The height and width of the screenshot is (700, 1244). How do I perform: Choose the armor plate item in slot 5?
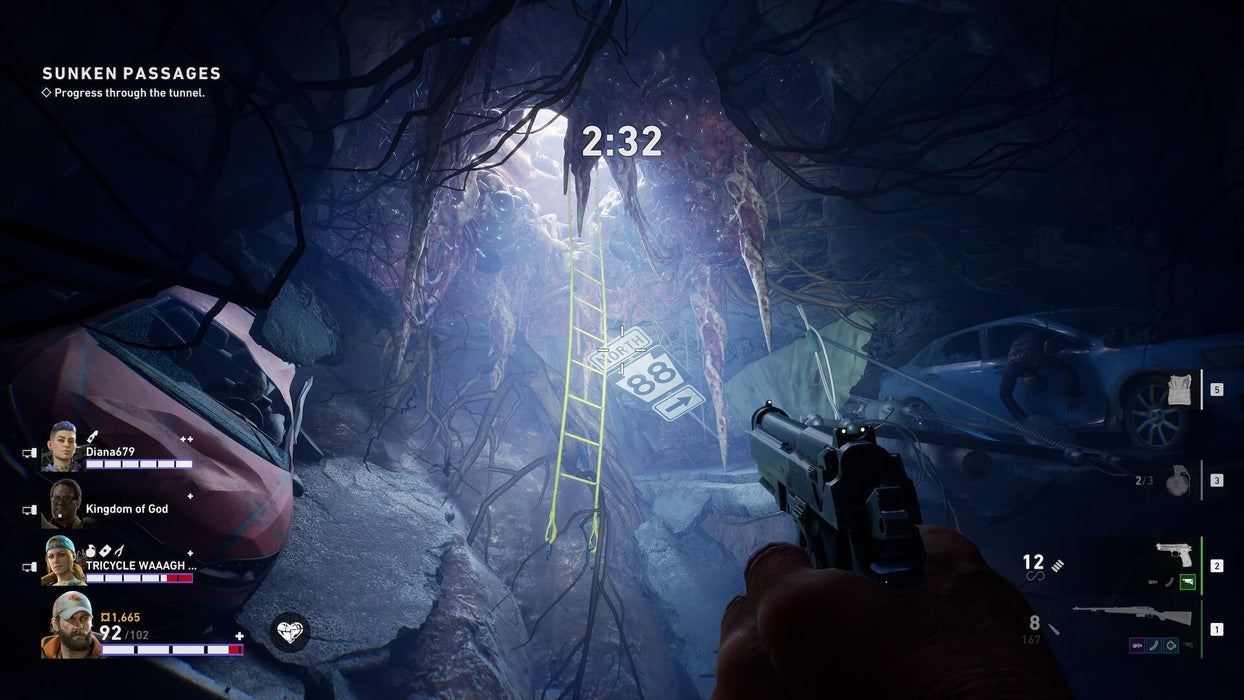coord(1180,390)
